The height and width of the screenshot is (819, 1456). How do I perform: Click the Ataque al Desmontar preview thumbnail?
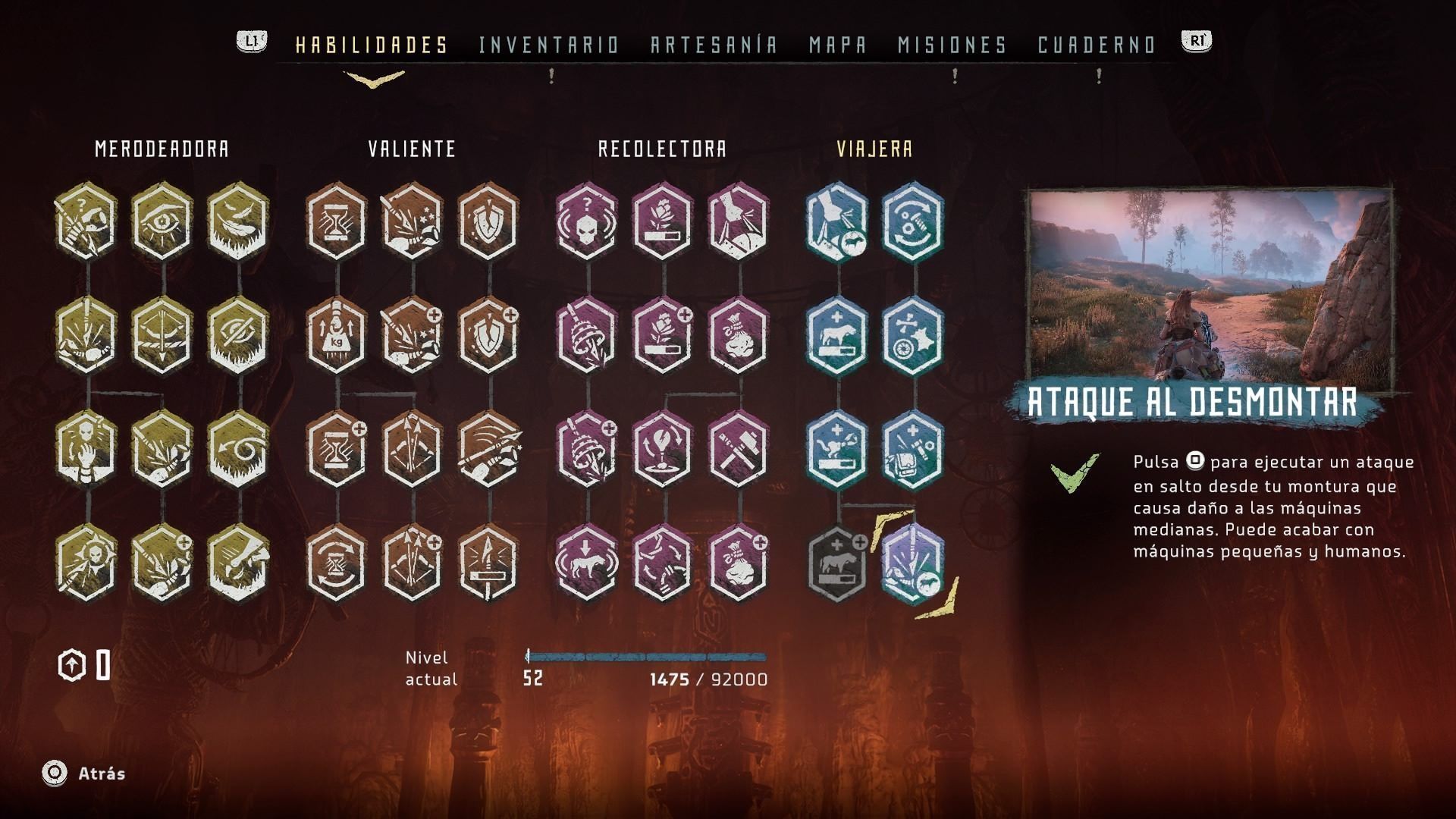point(1210,284)
